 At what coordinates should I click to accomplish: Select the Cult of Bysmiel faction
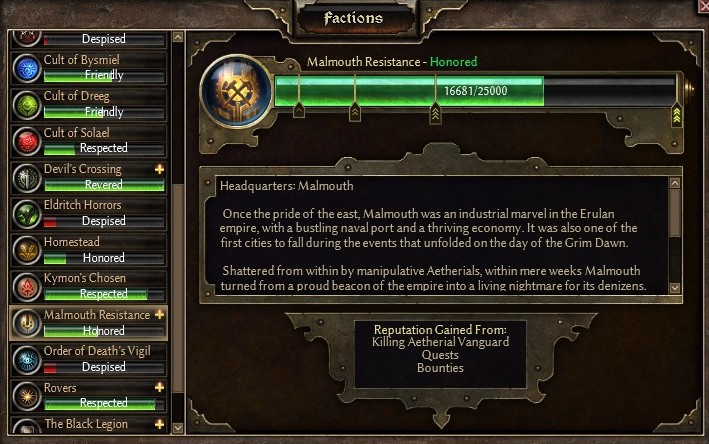[x=88, y=67]
